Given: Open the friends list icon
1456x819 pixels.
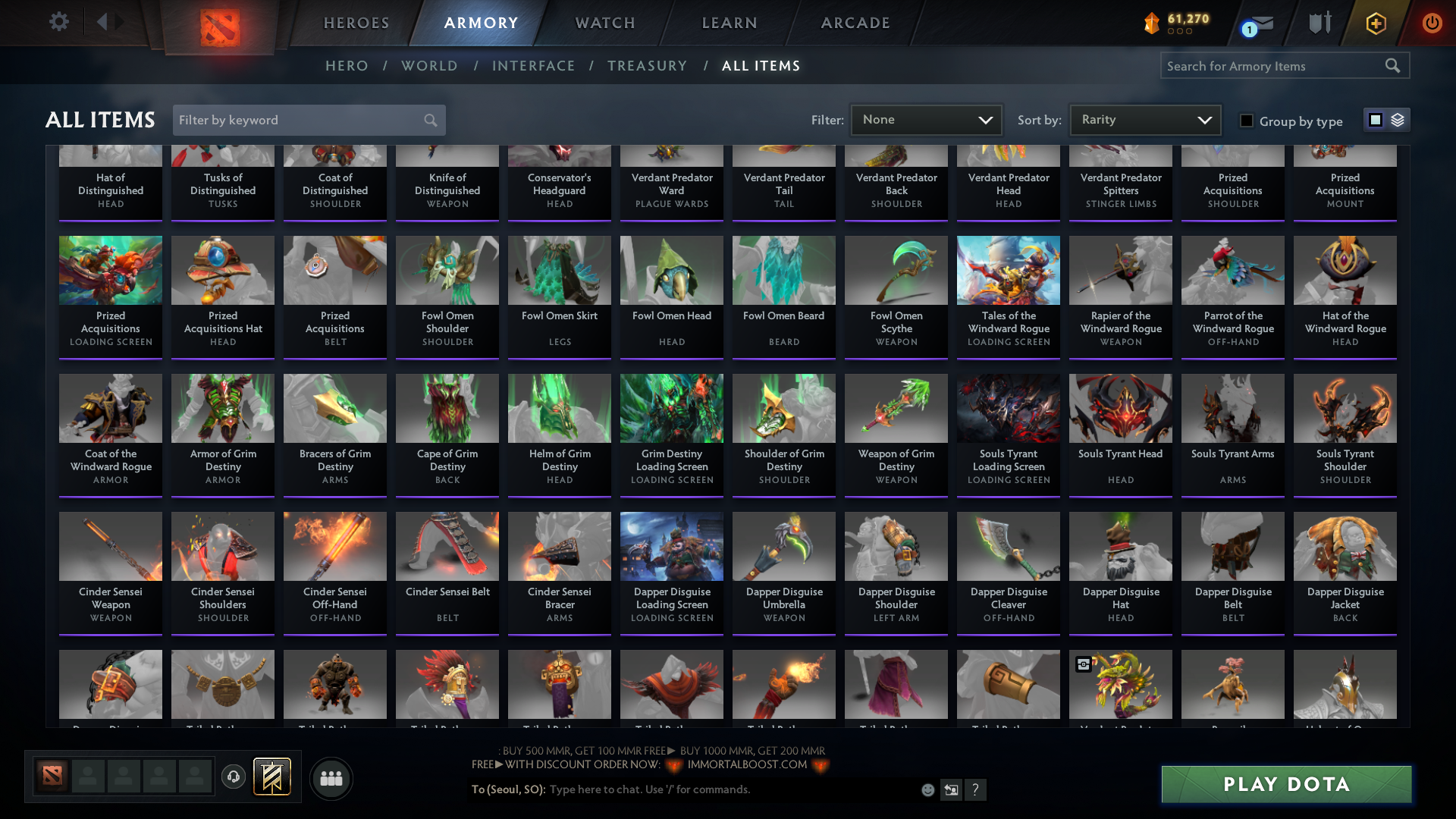Looking at the screenshot, I should [x=331, y=778].
